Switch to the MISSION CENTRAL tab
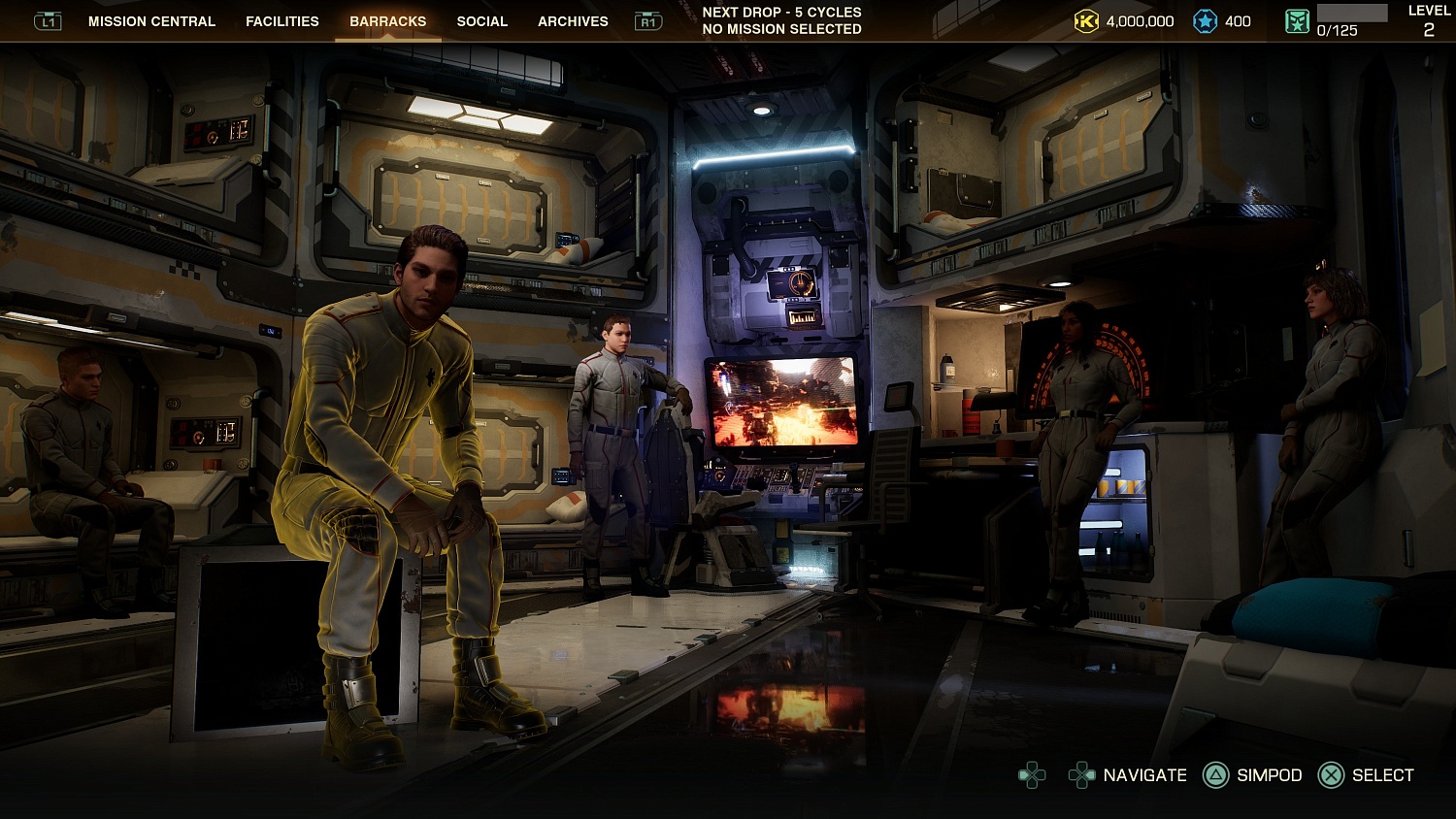This screenshot has height=819, width=1456. click(150, 20)
